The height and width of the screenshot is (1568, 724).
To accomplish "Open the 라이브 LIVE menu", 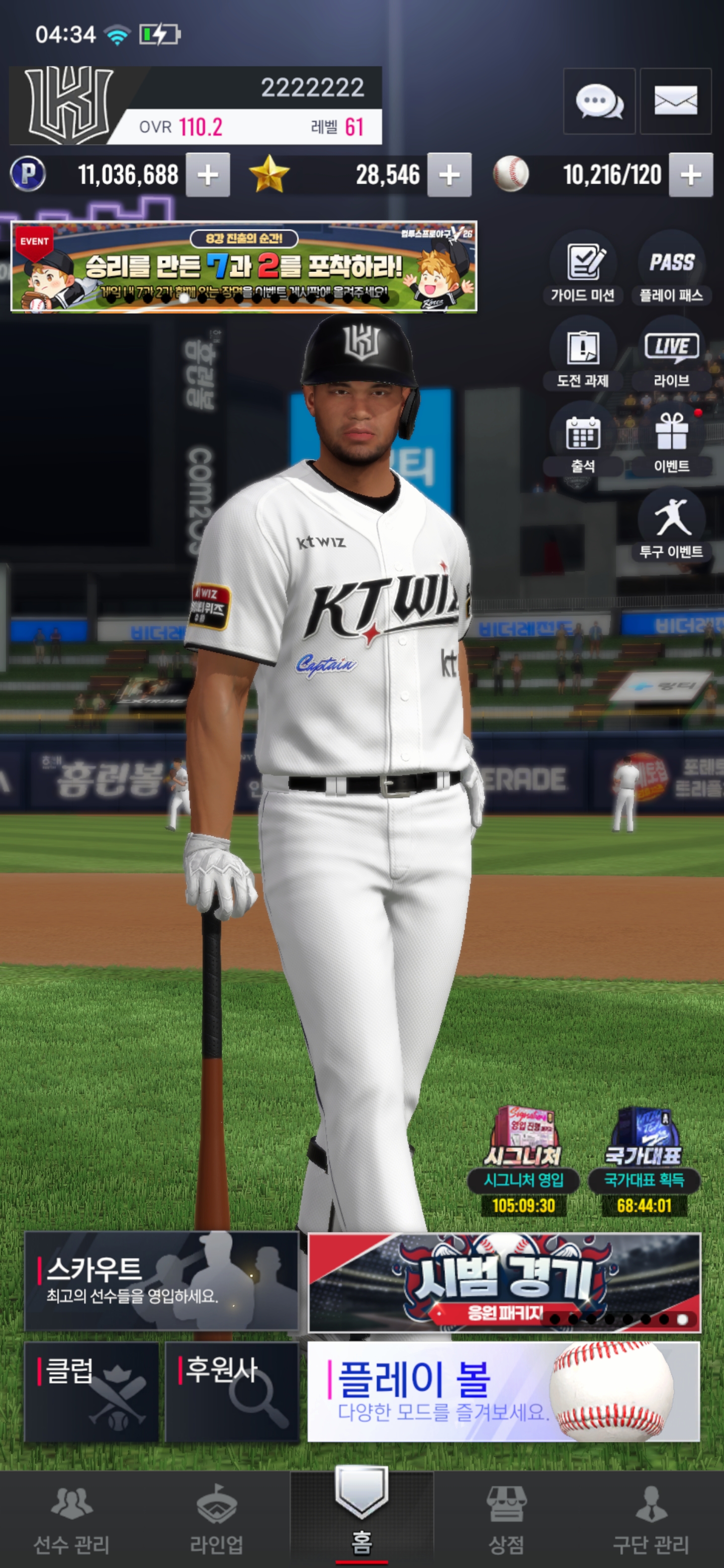I will click(671, 354).
